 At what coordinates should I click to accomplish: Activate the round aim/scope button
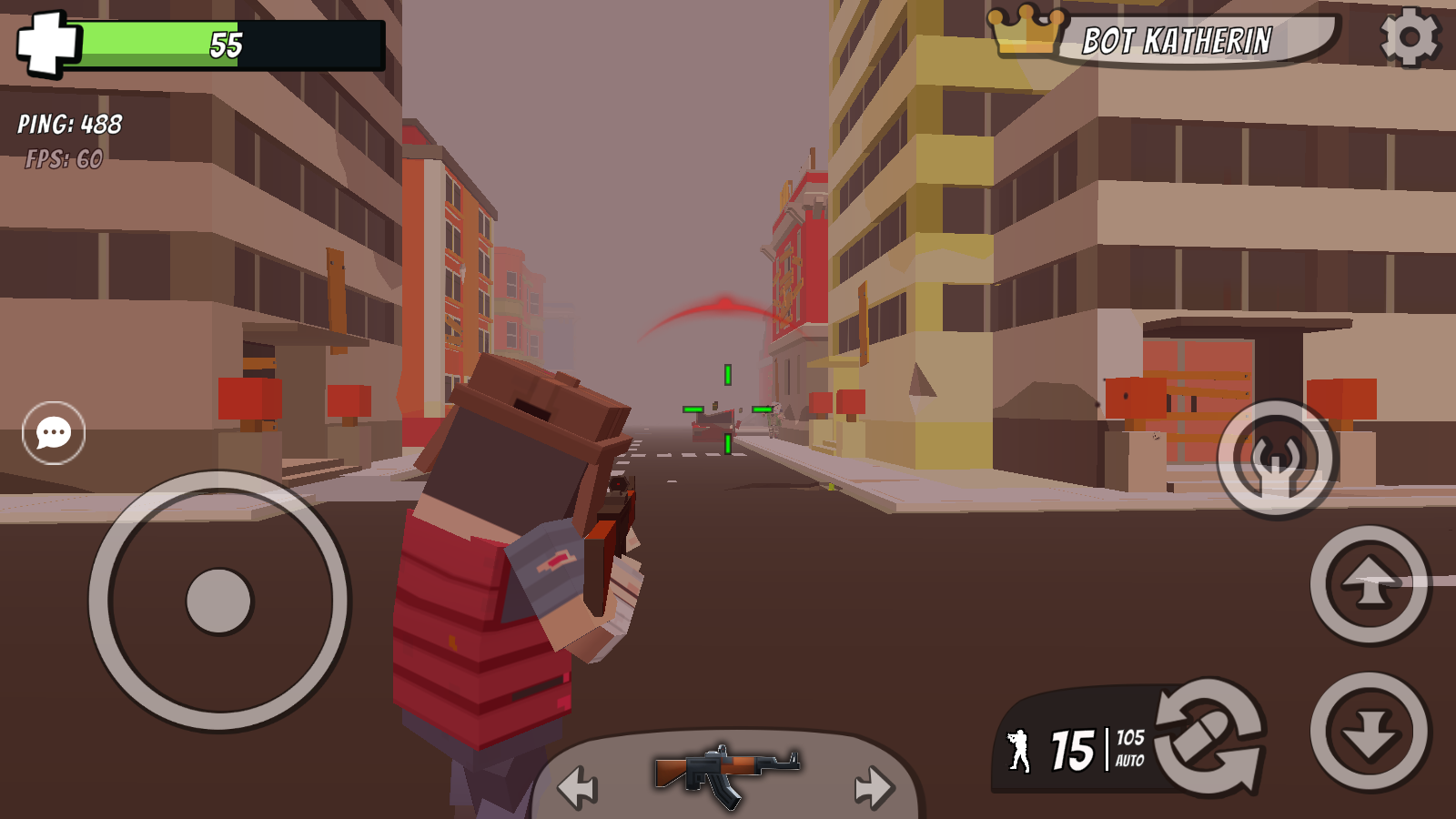point(1277,459)
